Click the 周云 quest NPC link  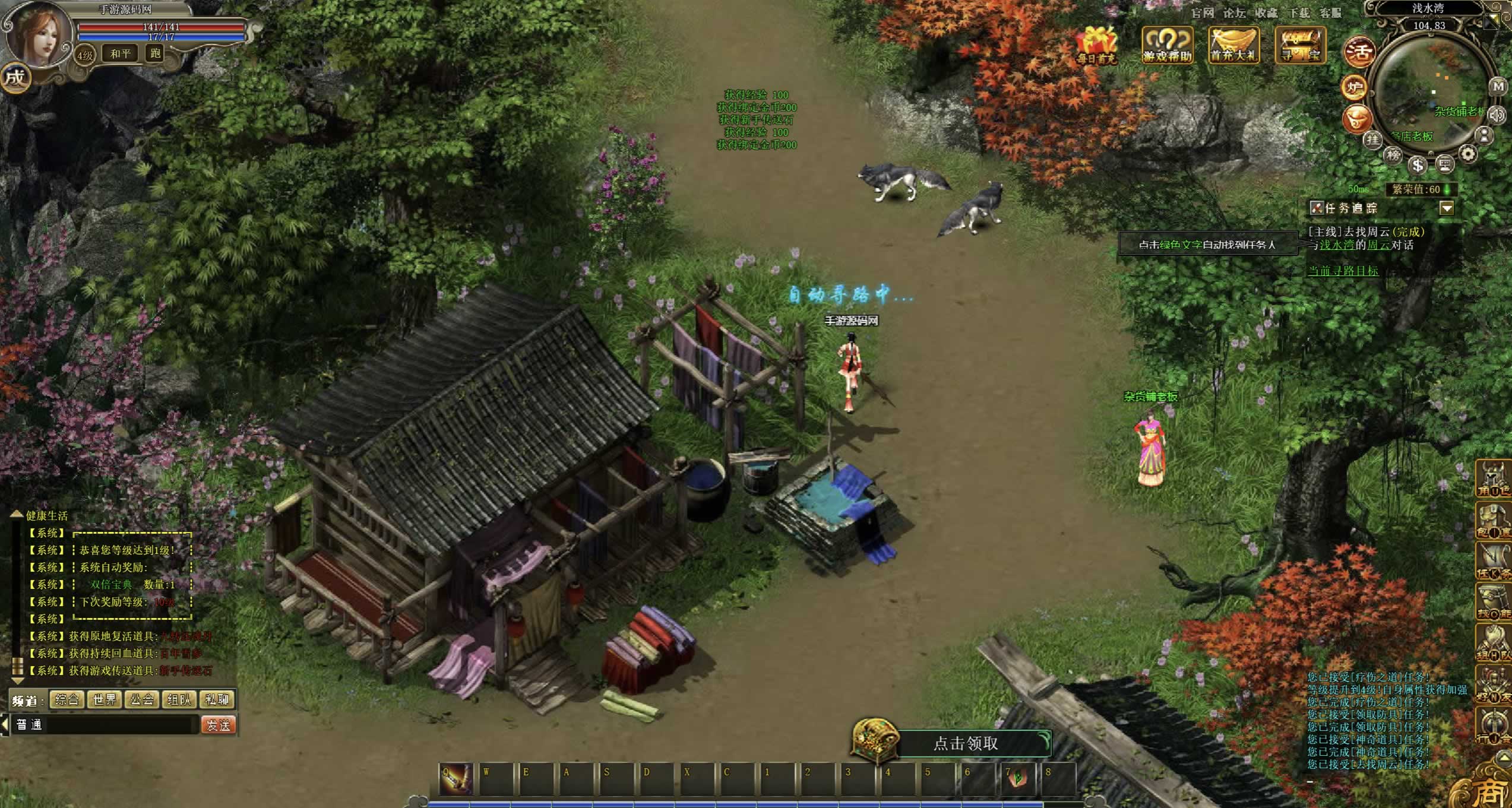click(x=1378, y=245)
